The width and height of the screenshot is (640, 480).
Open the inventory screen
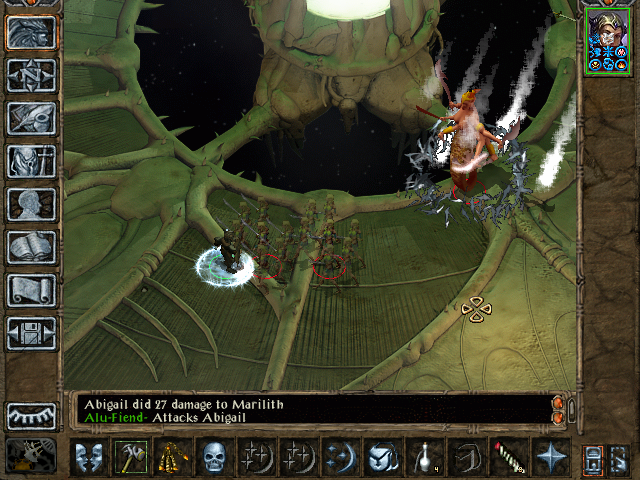click(x=32, y=162)
